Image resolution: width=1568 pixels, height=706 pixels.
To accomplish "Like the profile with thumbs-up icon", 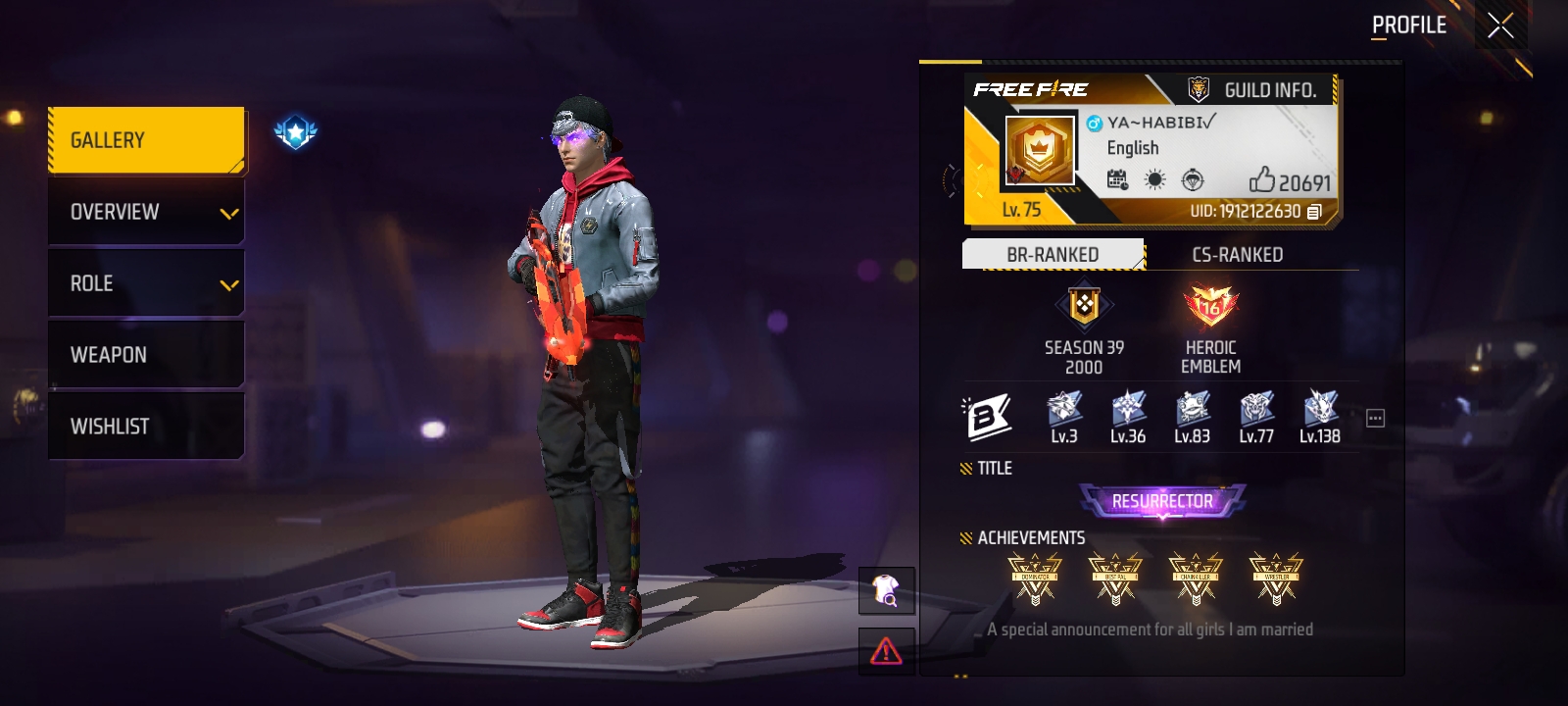I will click(x=1262, y=179).
